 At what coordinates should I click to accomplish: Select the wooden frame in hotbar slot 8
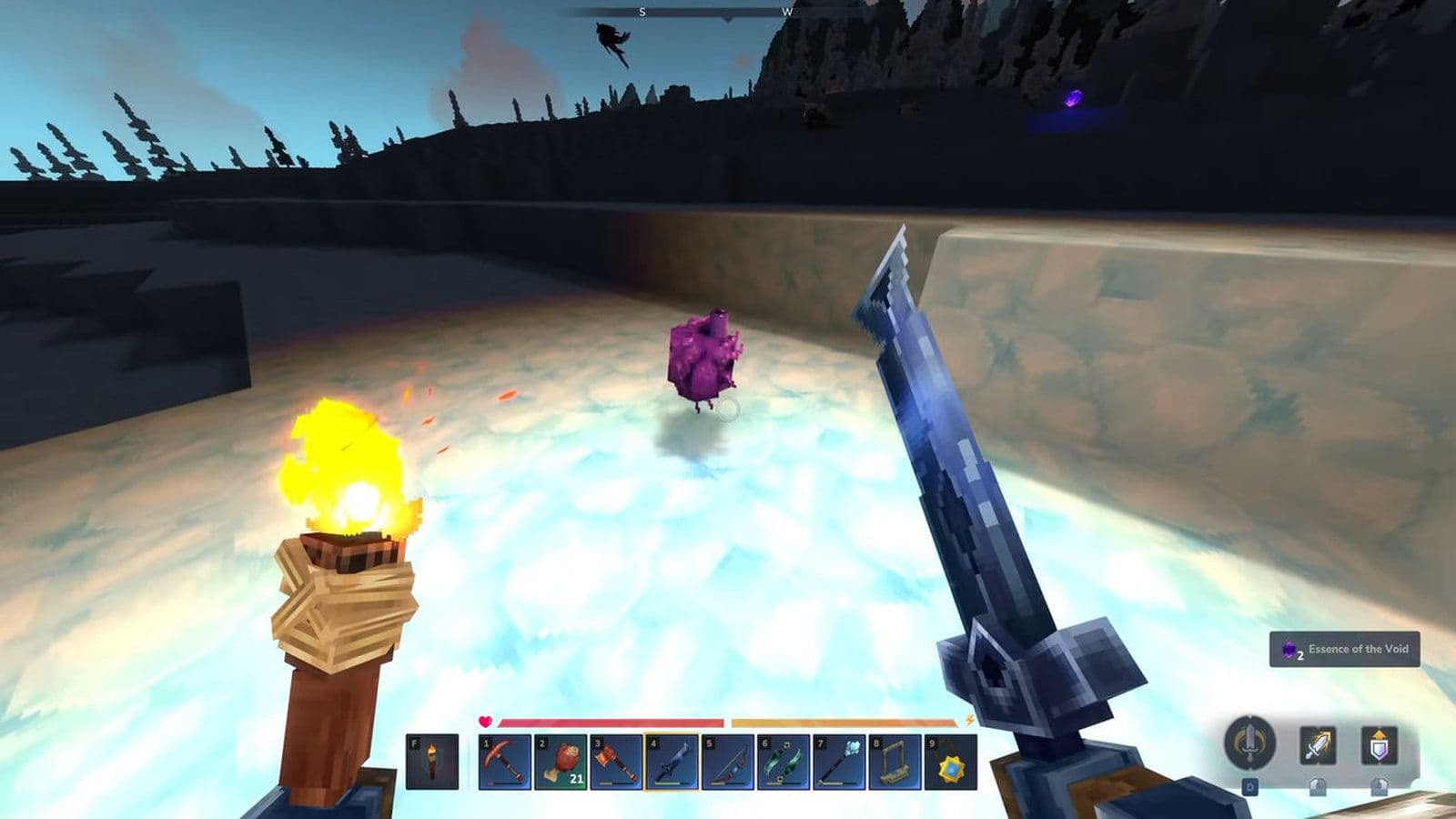pos(894,763)
